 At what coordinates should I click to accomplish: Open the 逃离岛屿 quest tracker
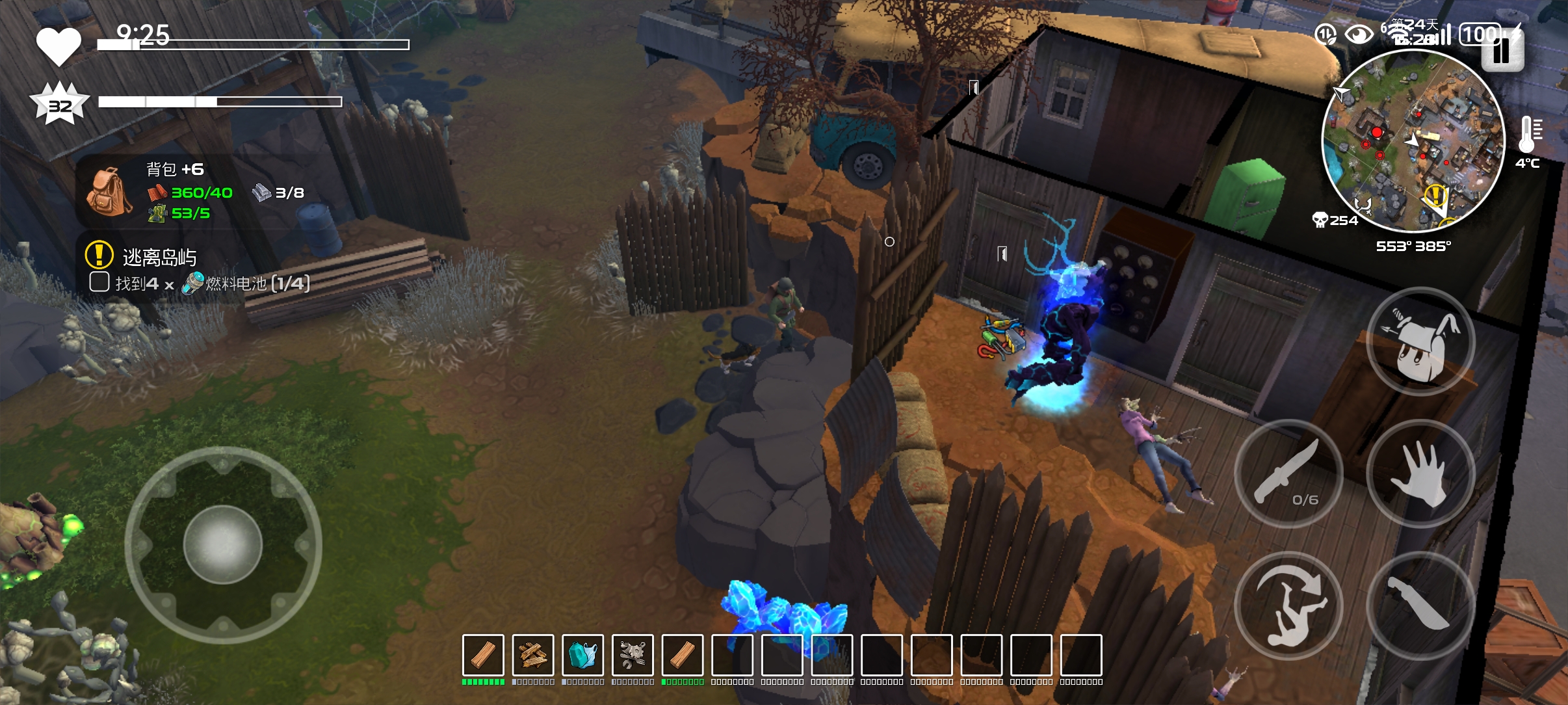pos(159,257)
